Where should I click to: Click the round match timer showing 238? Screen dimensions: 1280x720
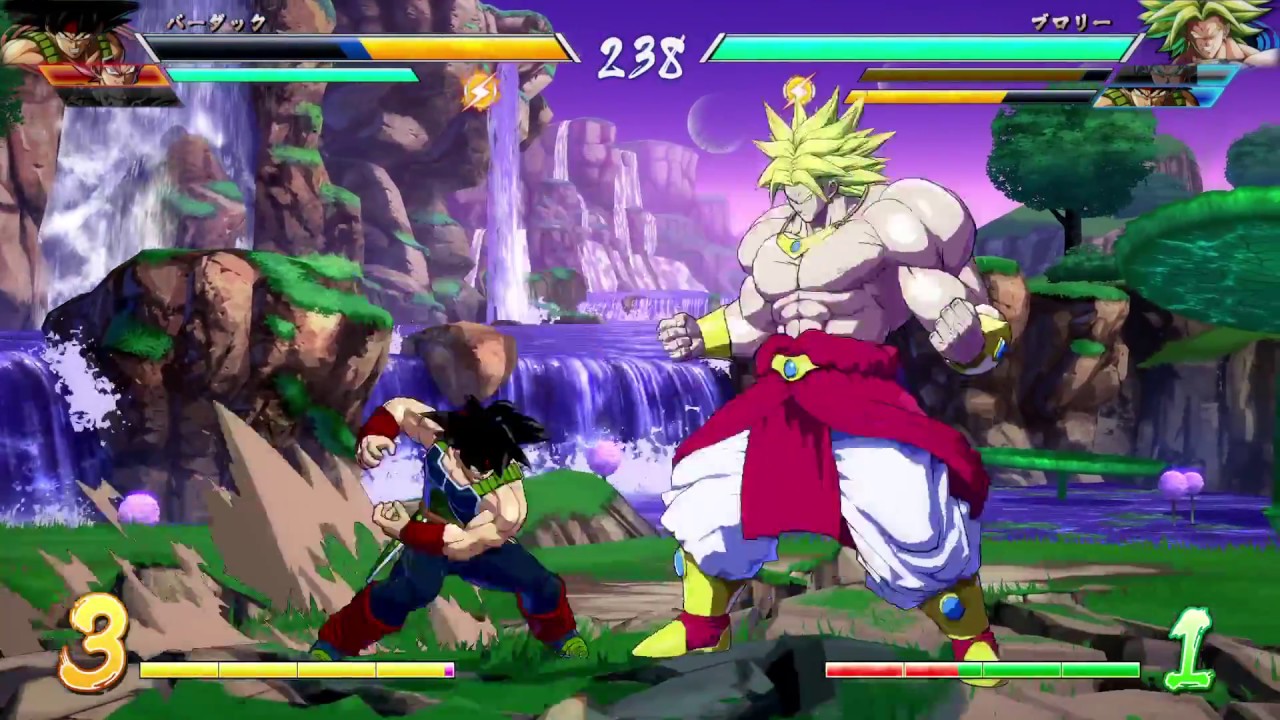(x=640, y=58)
